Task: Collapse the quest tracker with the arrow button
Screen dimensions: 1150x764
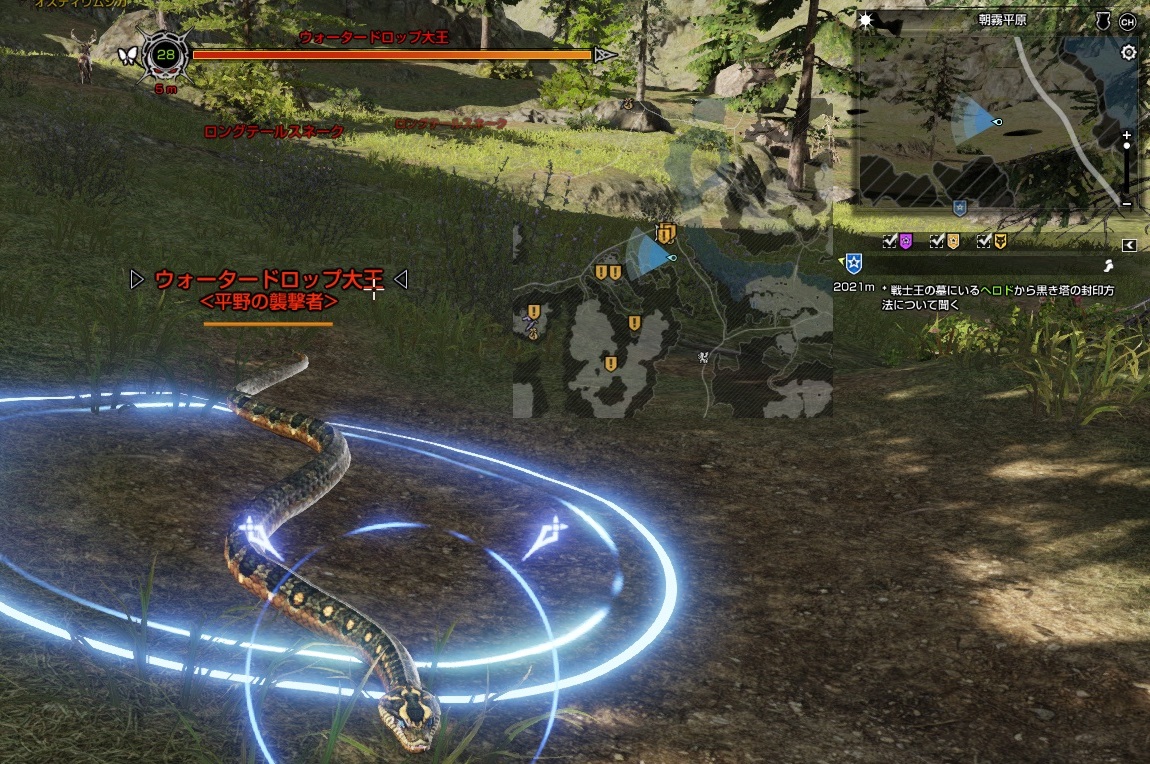Action: [1129, 245]
